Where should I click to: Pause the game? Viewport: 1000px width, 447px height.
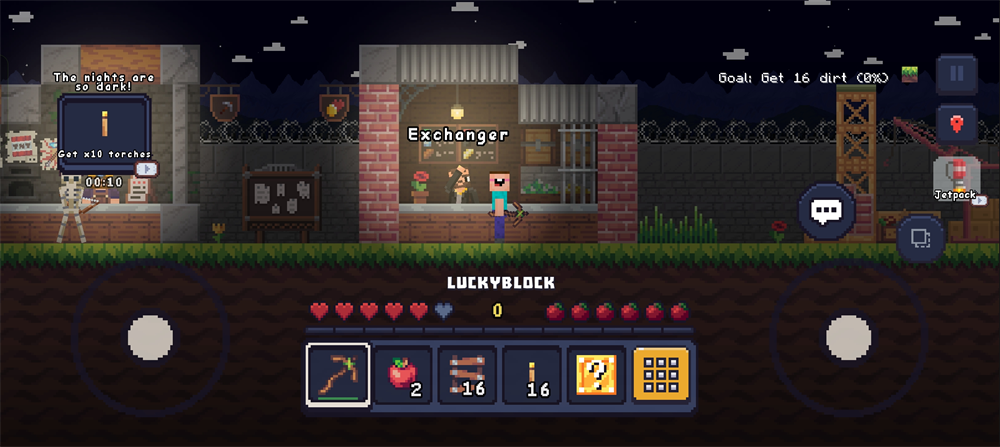coord(956,73)
